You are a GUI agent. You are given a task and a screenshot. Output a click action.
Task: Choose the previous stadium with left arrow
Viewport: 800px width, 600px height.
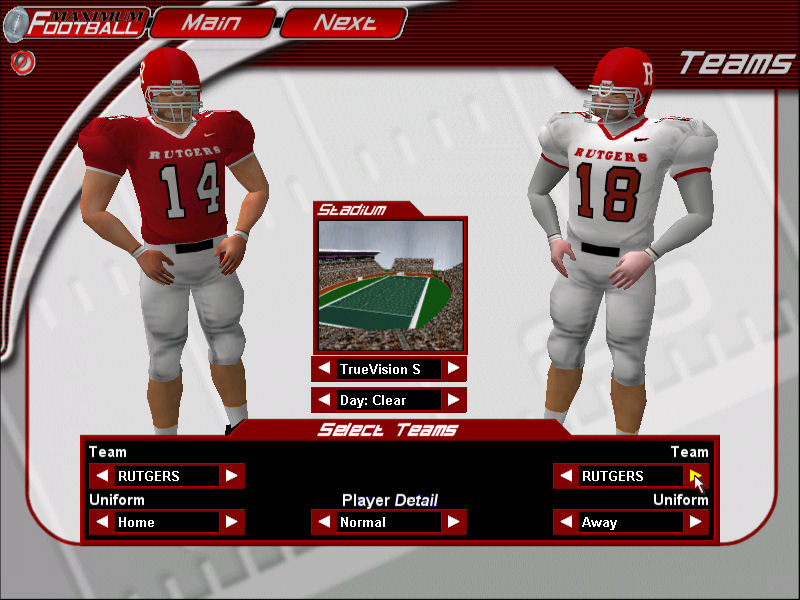(324, 369)
